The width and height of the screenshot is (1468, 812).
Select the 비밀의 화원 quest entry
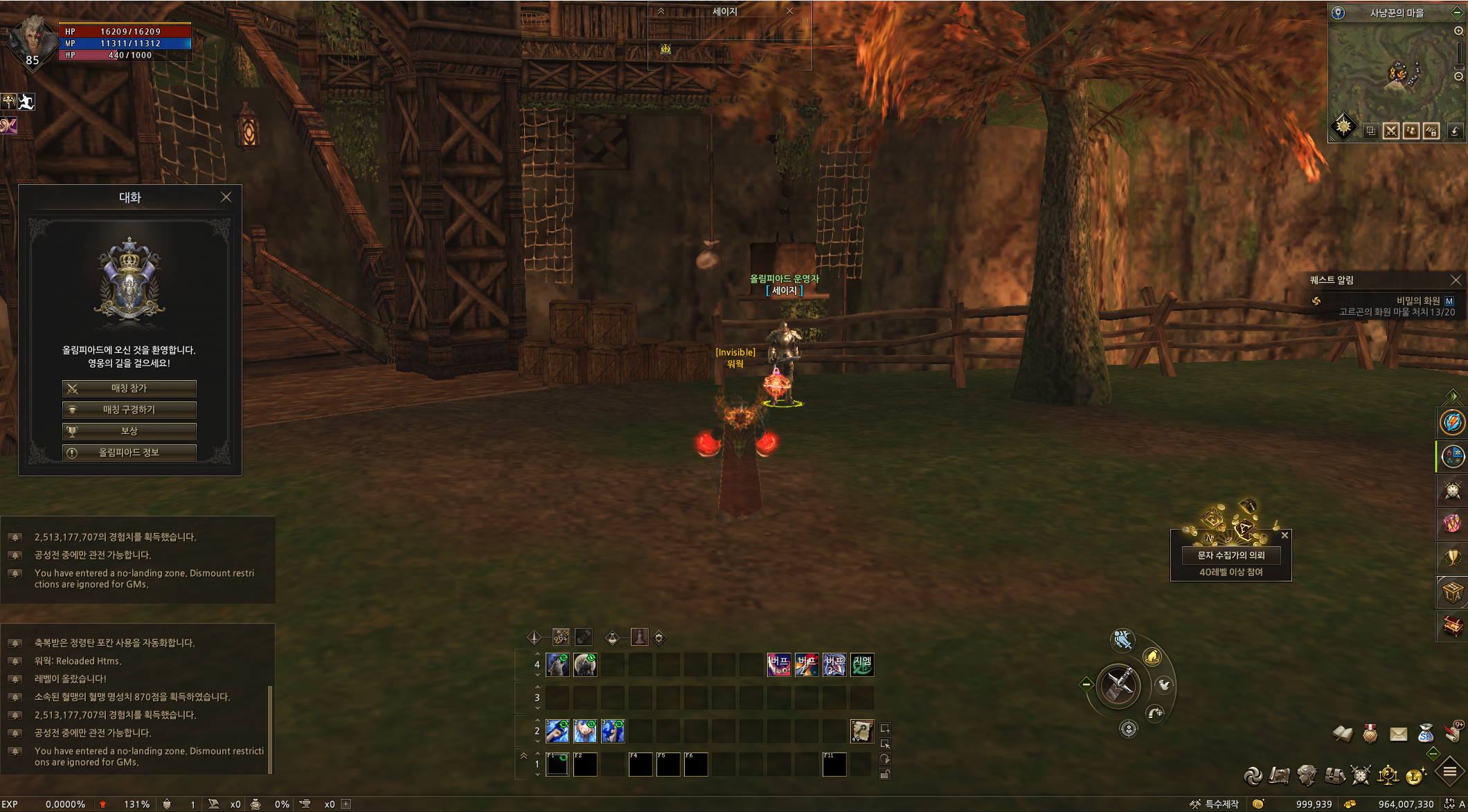1417,300
